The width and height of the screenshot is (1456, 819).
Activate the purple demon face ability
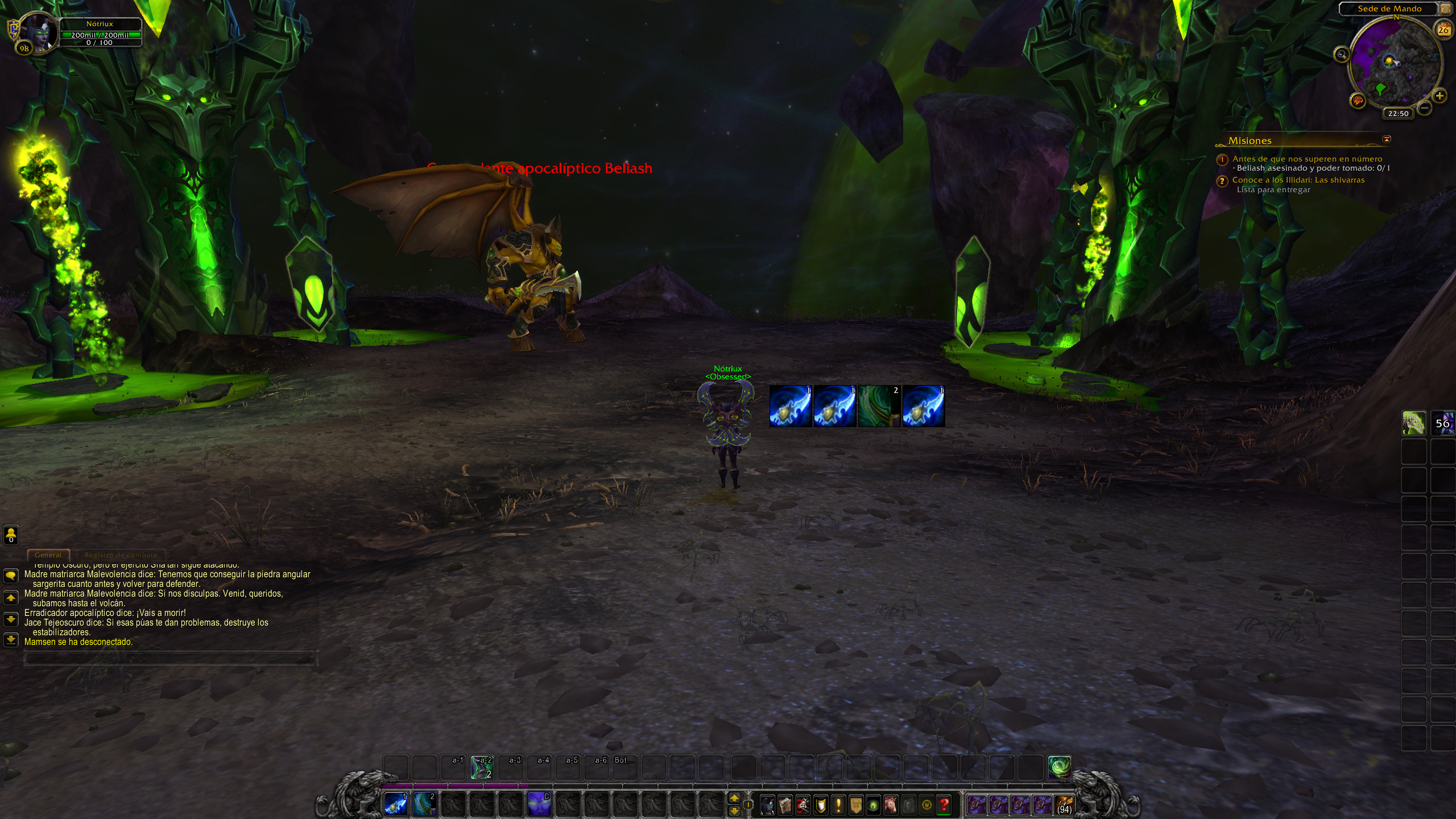point(539,804)
